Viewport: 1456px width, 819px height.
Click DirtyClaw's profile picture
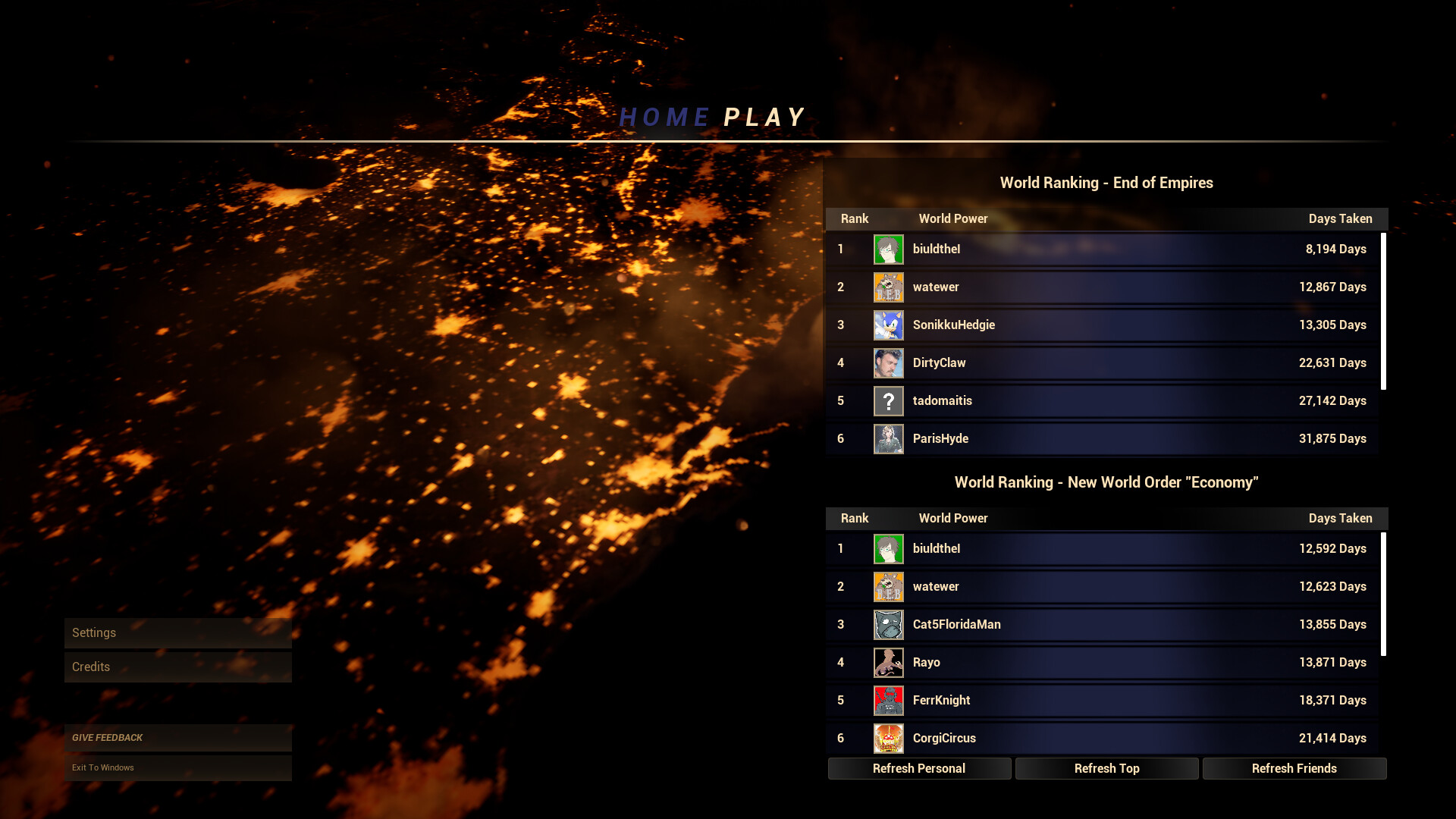888,362
